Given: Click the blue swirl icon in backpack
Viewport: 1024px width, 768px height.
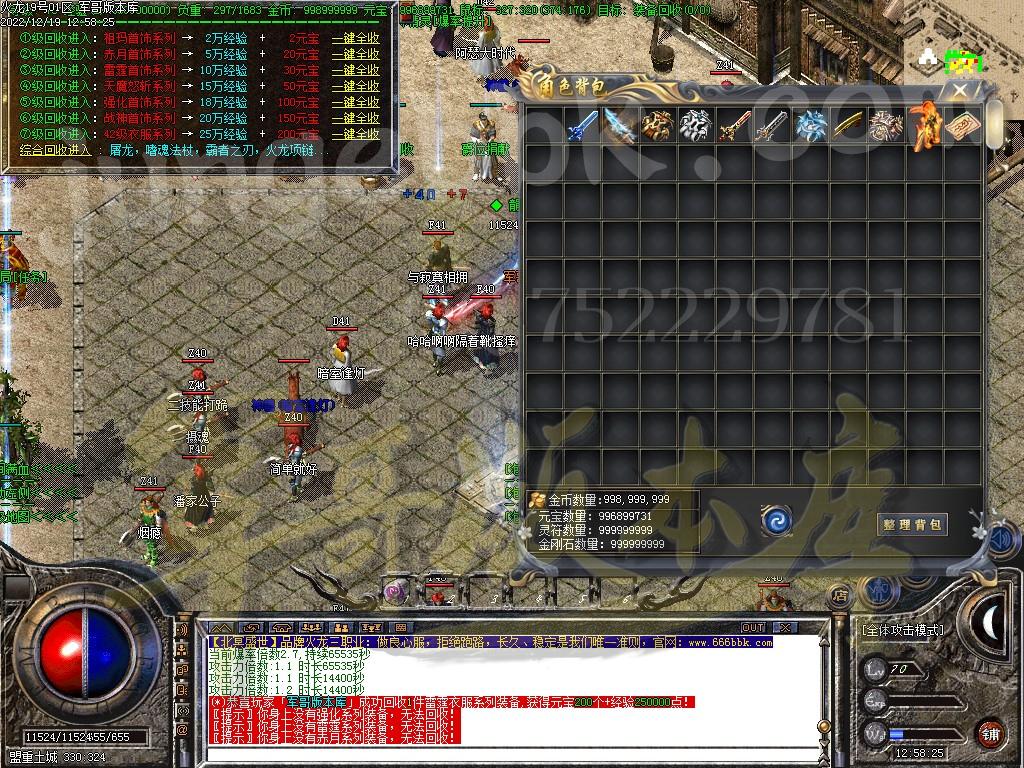Looking at the screenshot, I should click(x=775, y=520).
